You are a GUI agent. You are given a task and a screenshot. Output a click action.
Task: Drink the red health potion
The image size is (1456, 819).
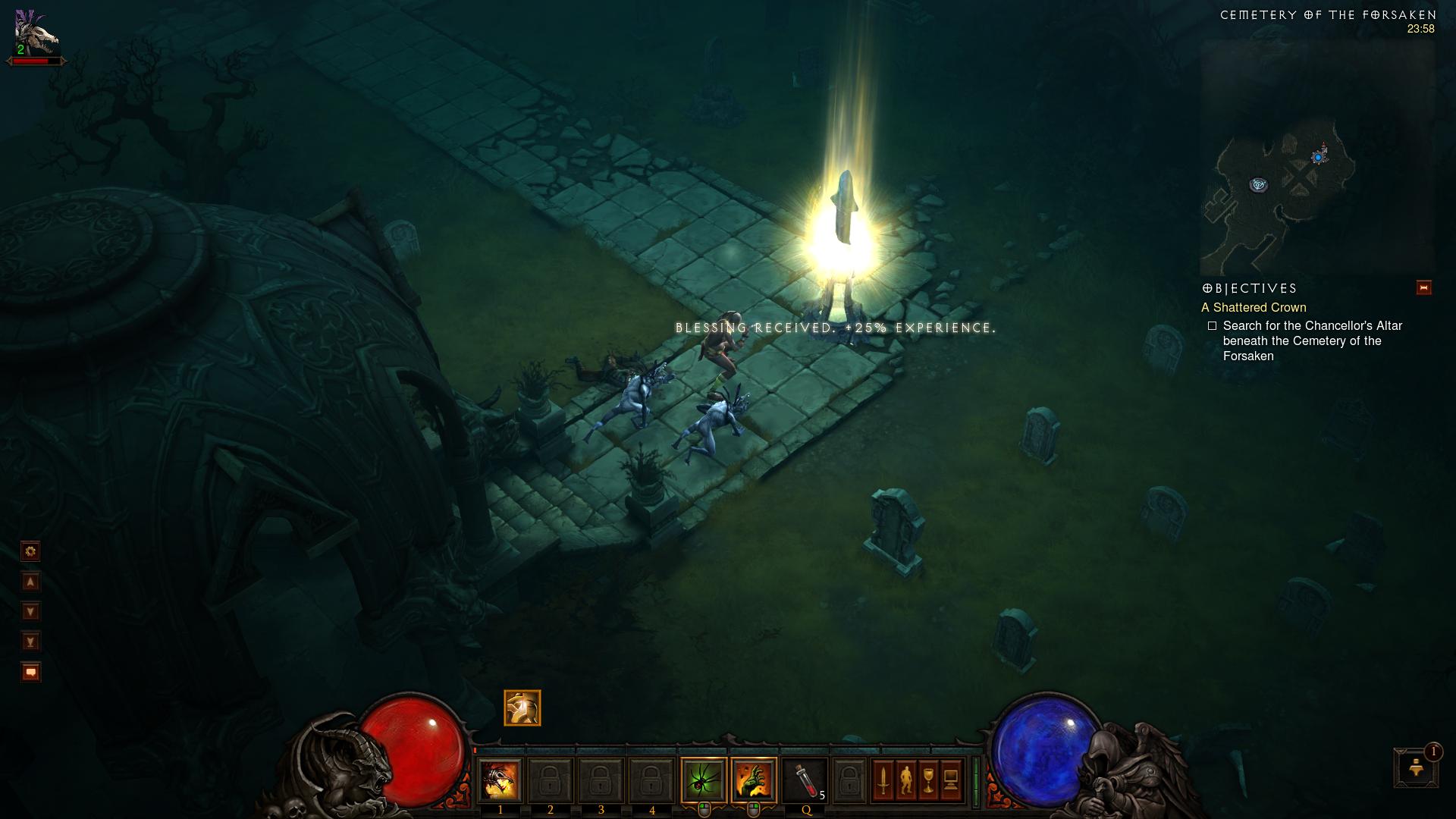(x=805, y=780)
